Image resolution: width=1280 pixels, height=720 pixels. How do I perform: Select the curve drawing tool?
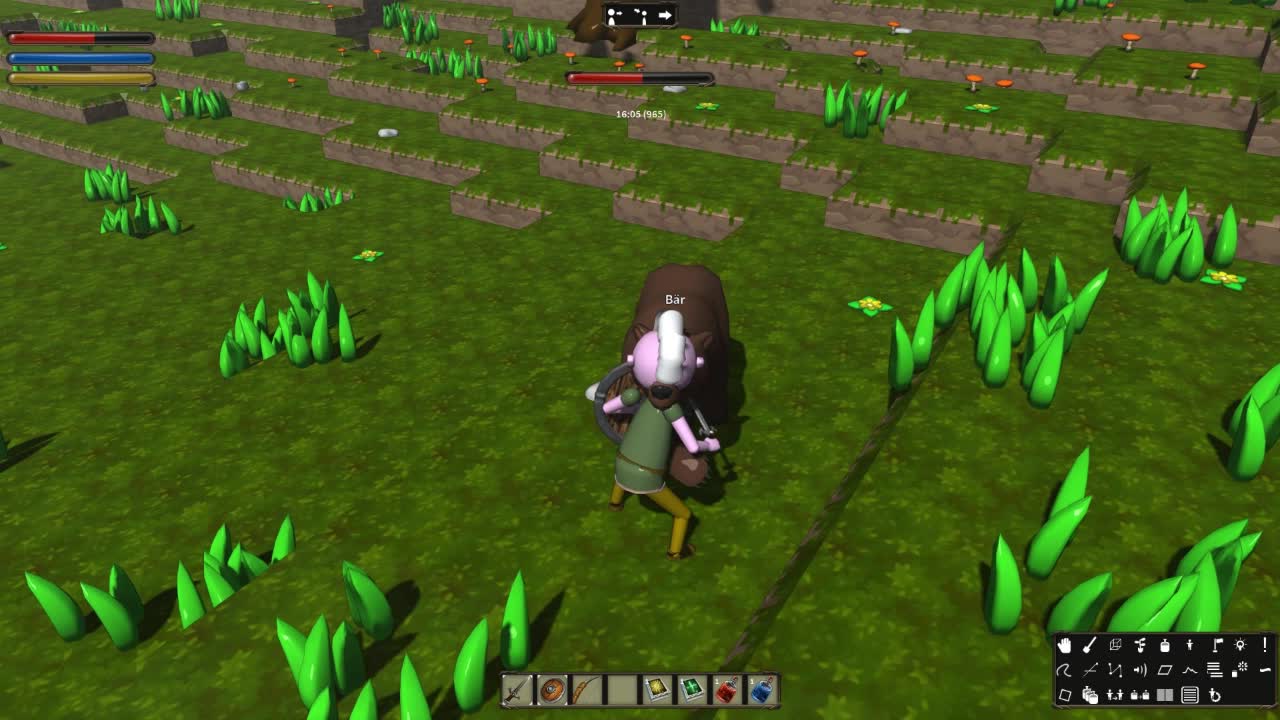point(1063,669)
